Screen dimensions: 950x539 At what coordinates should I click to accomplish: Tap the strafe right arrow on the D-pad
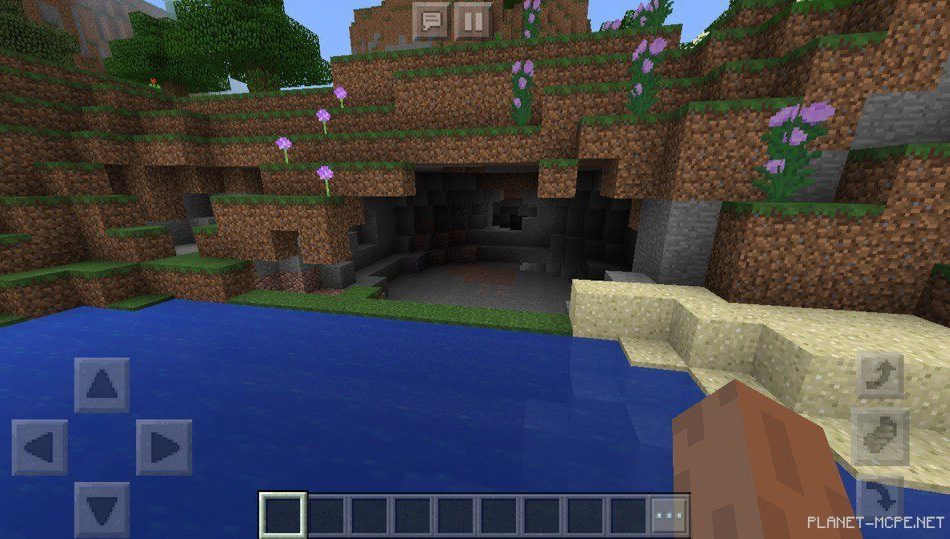tap(163, 447)
